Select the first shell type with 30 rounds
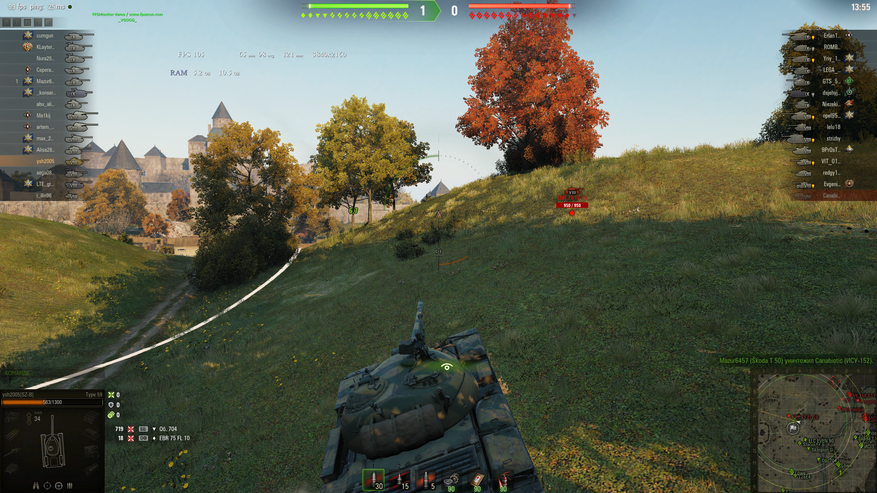The width and height of the screenshot is (877, 493). 374,480
